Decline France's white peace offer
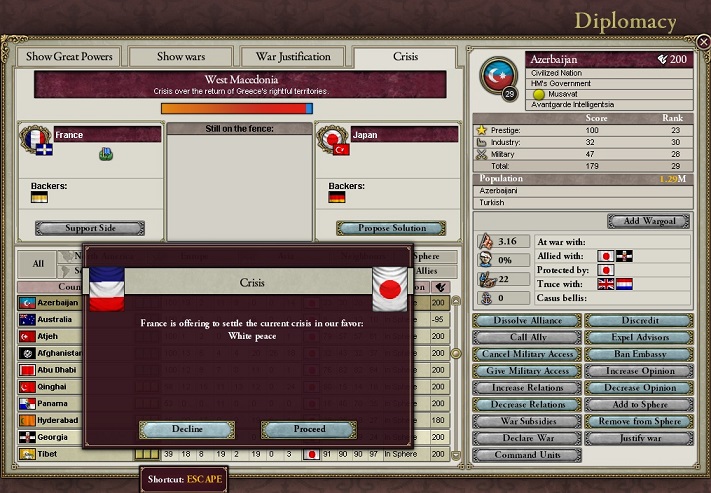Viewport: 711px width, 493px height. [x=187, y=429]
